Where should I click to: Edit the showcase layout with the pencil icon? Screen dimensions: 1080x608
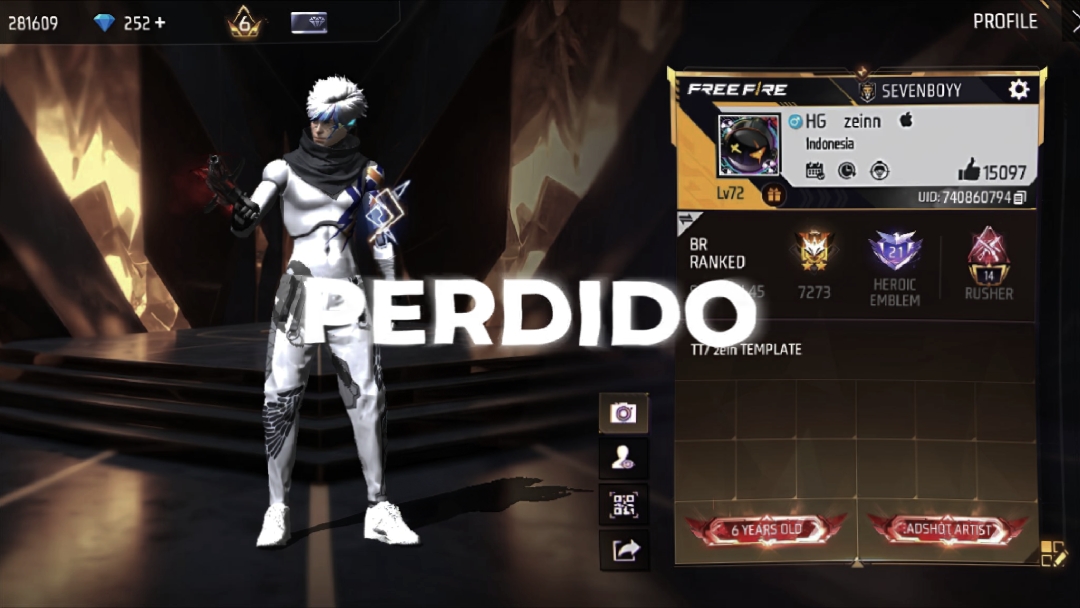click(x=1053, y=553)
